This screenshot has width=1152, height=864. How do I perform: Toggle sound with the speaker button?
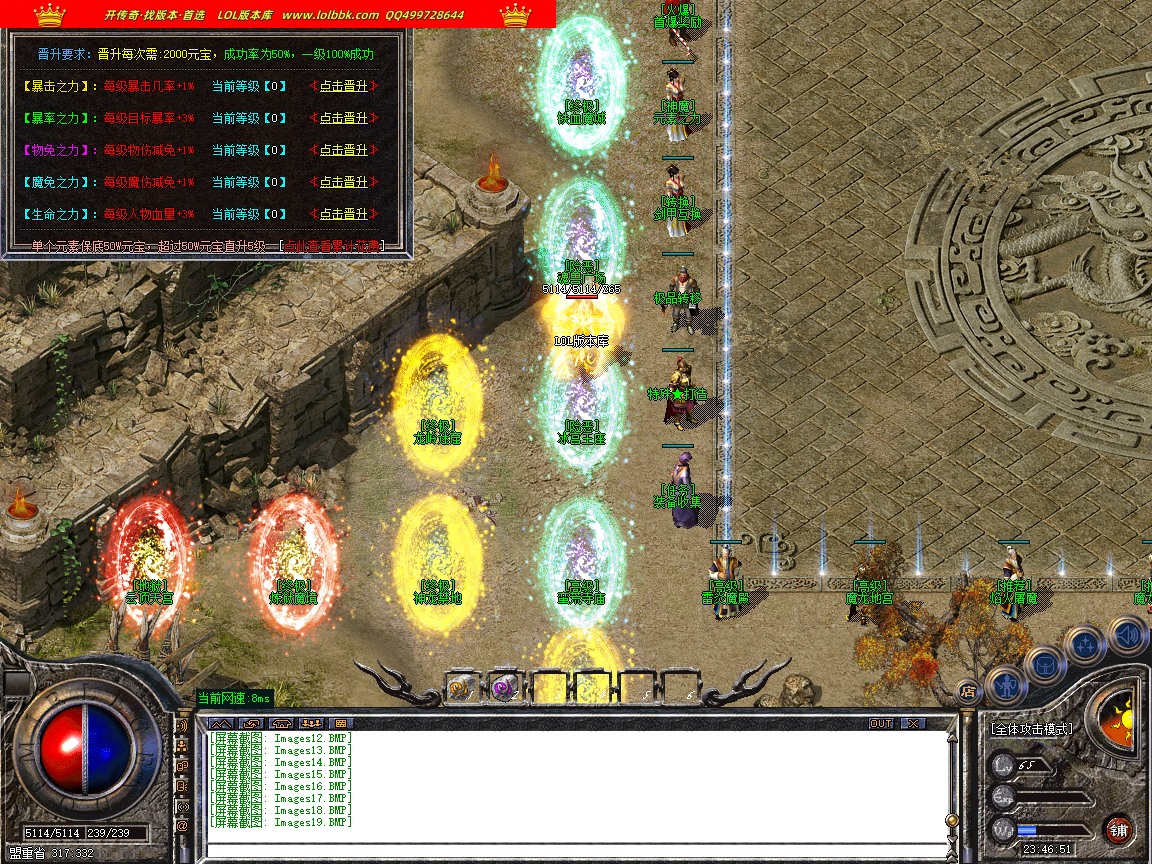1127,634
